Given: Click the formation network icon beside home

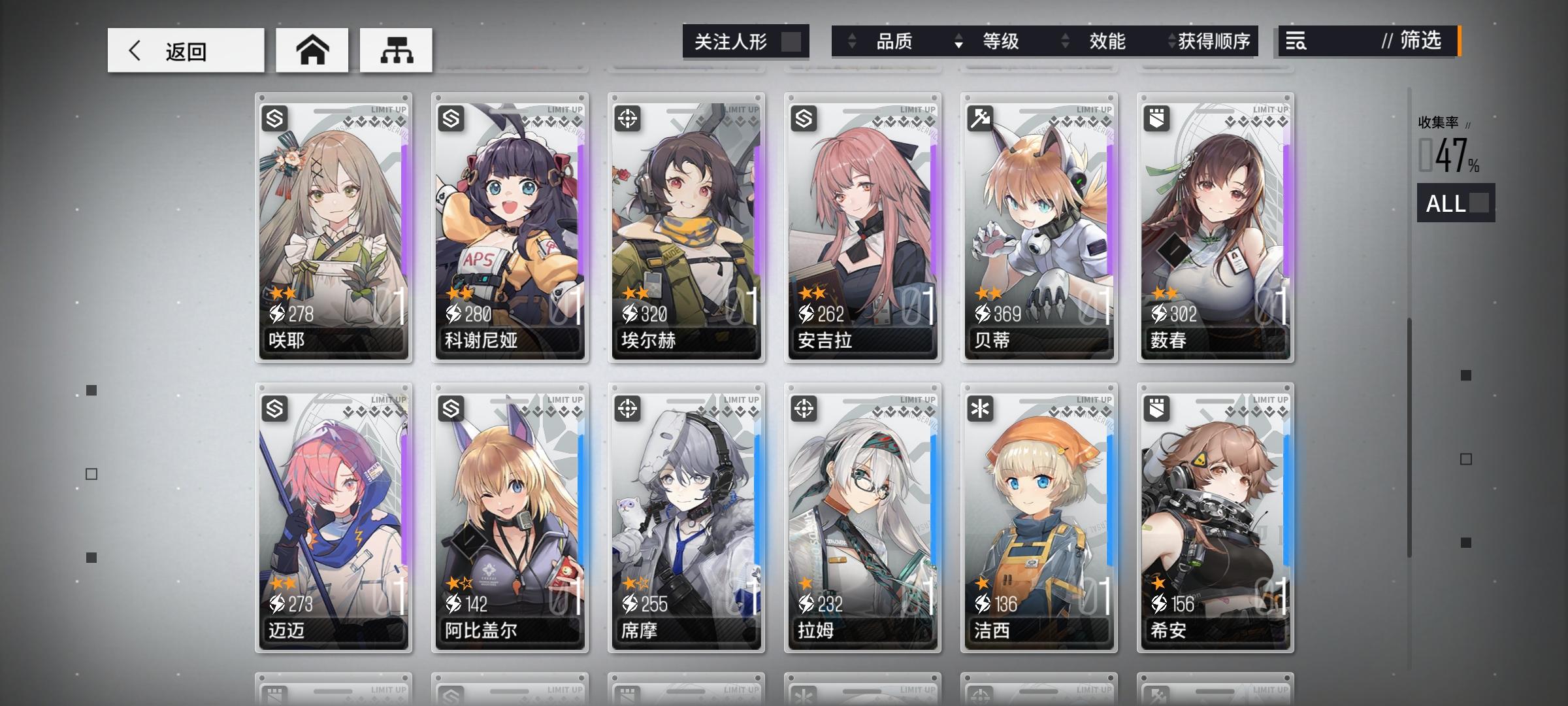Looking at the screenshot, I should click(x=397, y=49).
